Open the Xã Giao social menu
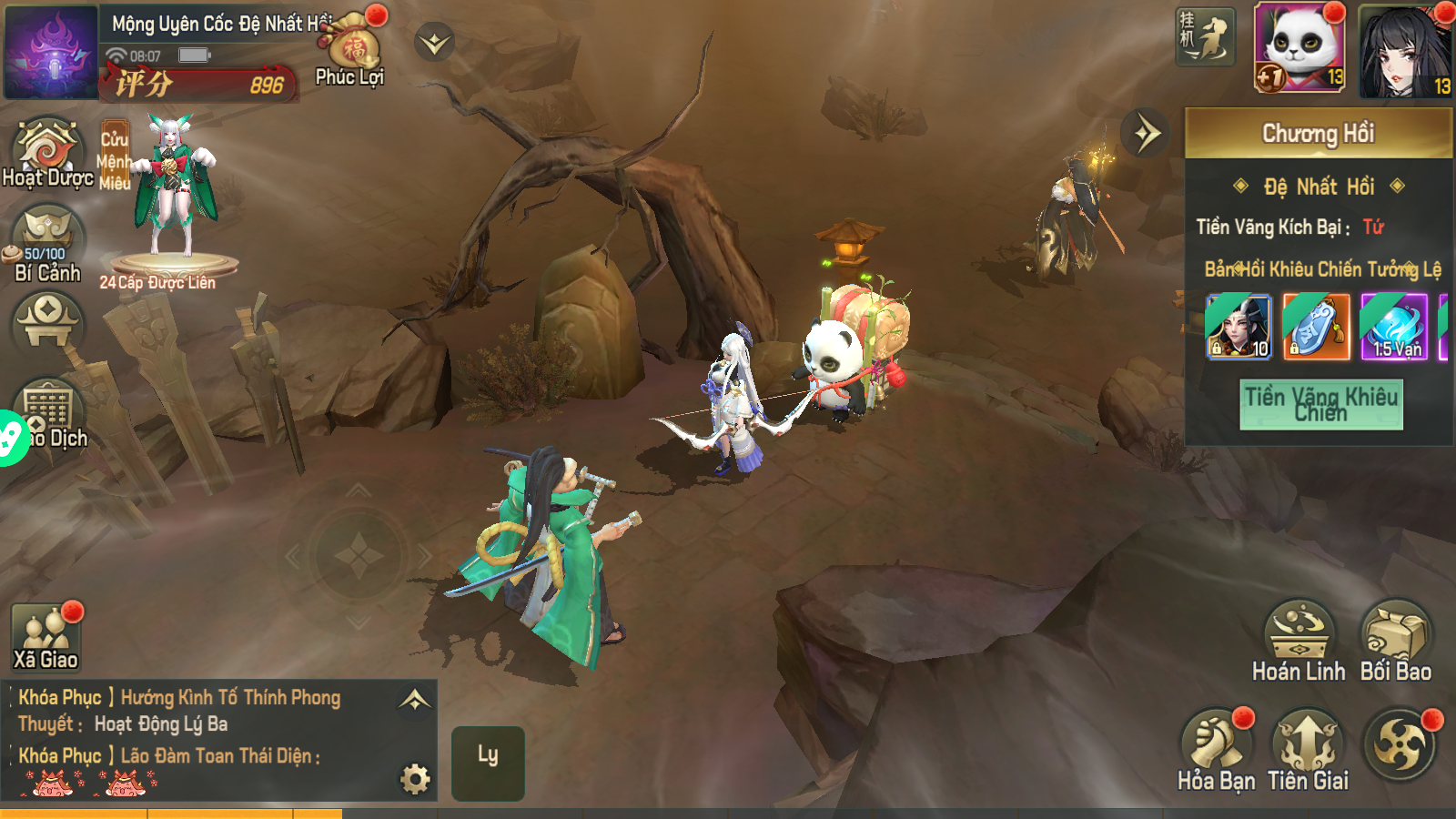 pos(45,637)
